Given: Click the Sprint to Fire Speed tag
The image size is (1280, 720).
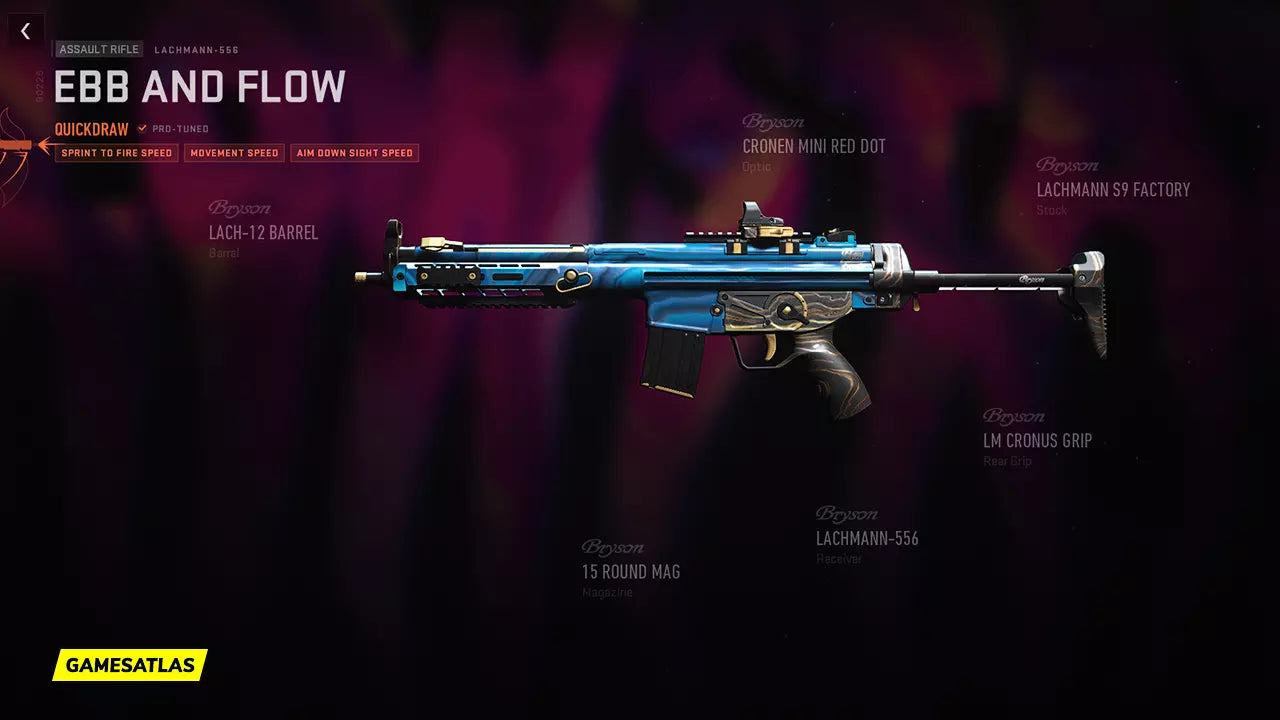Looking at the screenshot, I should pyautogui.click(x=116, y=153).
